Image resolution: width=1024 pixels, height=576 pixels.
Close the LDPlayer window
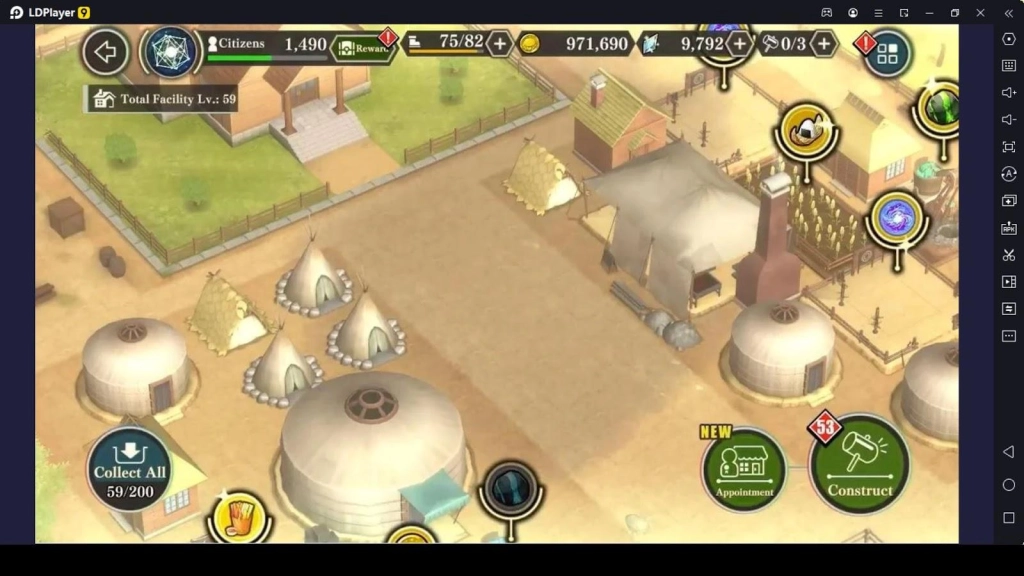point(980,12)
